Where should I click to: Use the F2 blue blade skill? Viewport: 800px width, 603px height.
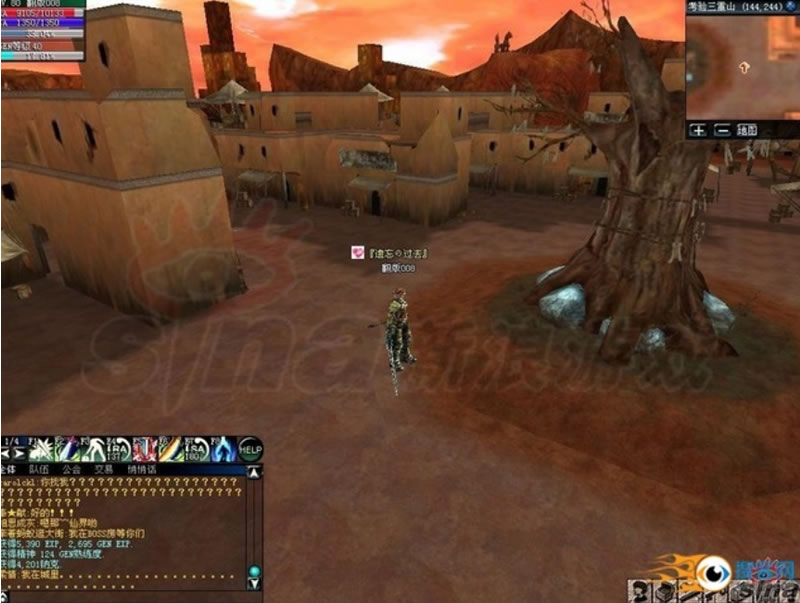(68, 449)
